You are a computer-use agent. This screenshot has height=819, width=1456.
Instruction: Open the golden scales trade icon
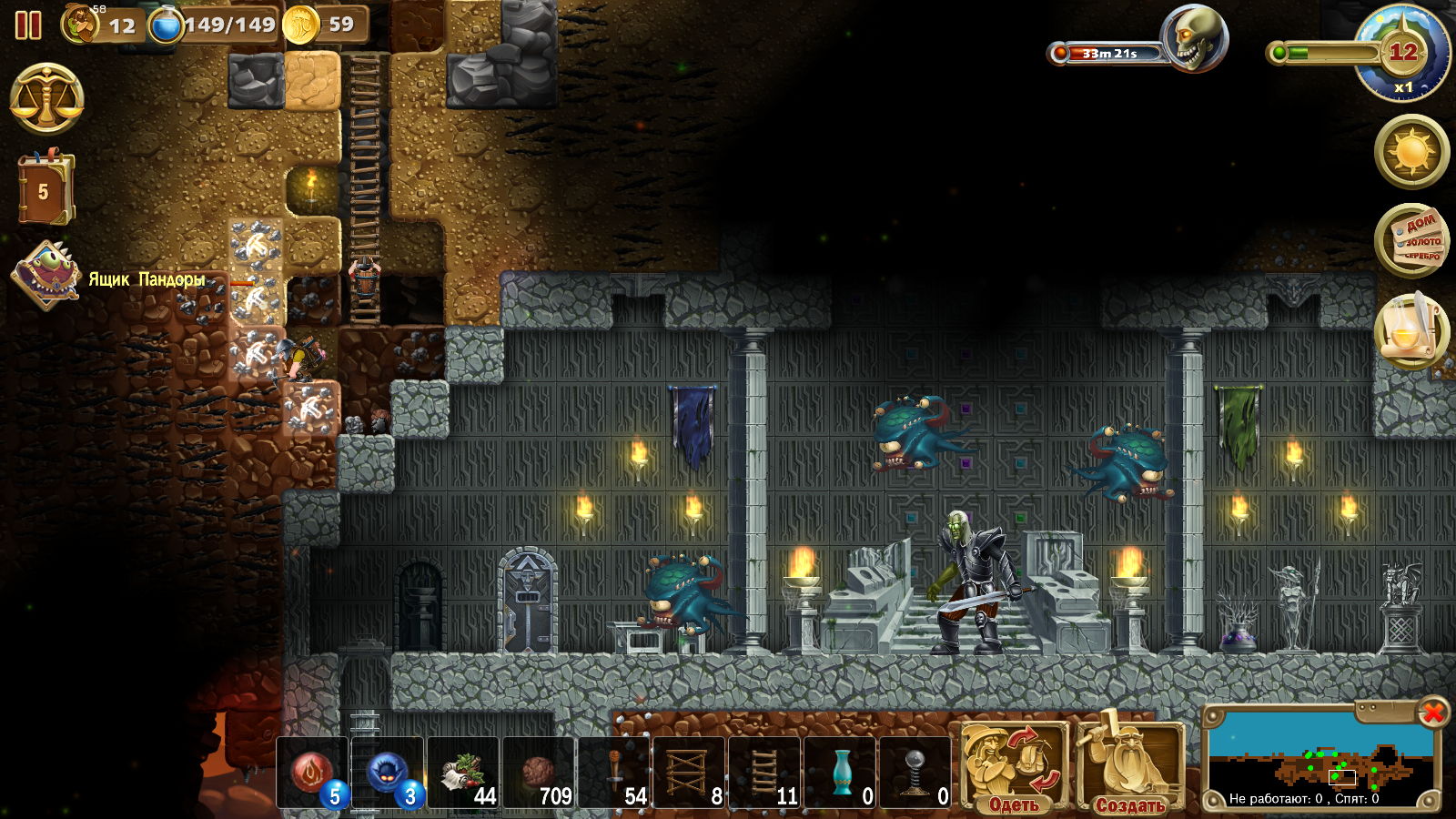[x=46, y=98]
